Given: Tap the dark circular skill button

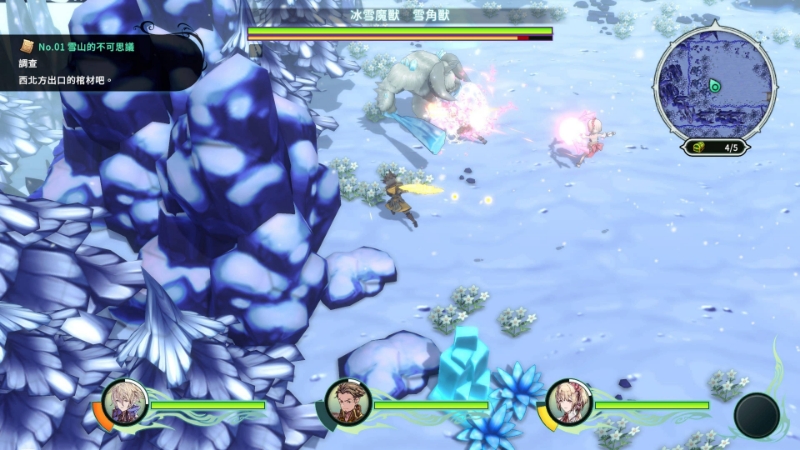Looking at the screenshot, I should [757, 415].
